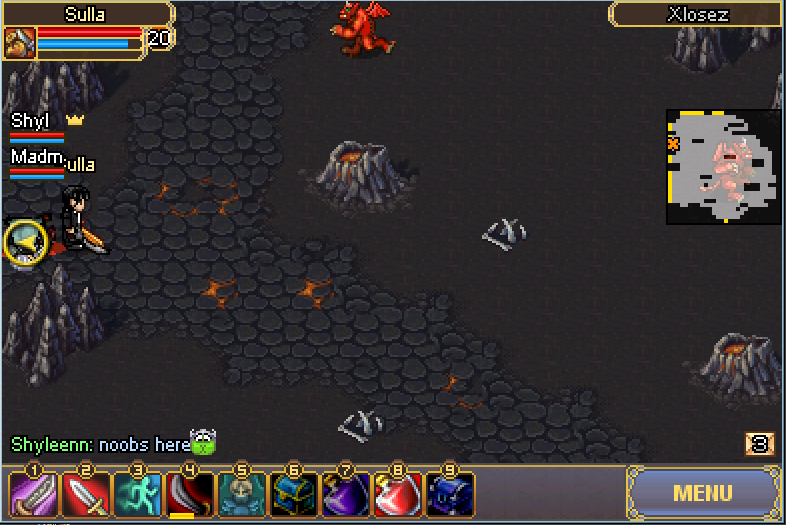Select the armored figure icon in slot 5
The width and height of the screenshot is (786, 525).
(240, 494)
